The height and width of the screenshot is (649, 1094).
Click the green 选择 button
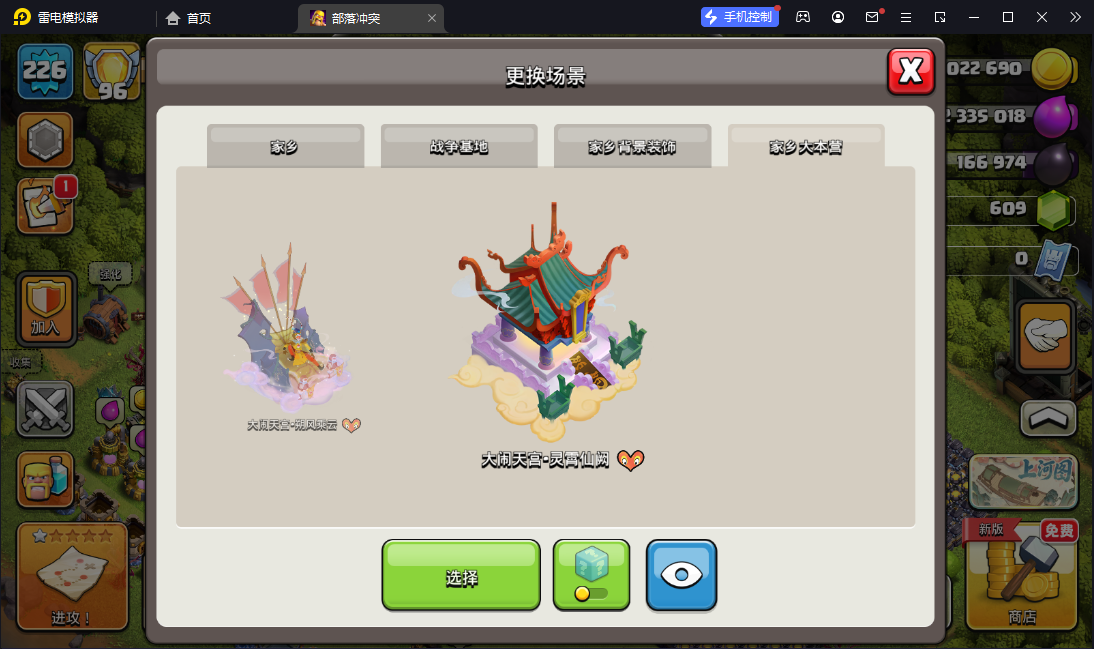pos(461,575)
